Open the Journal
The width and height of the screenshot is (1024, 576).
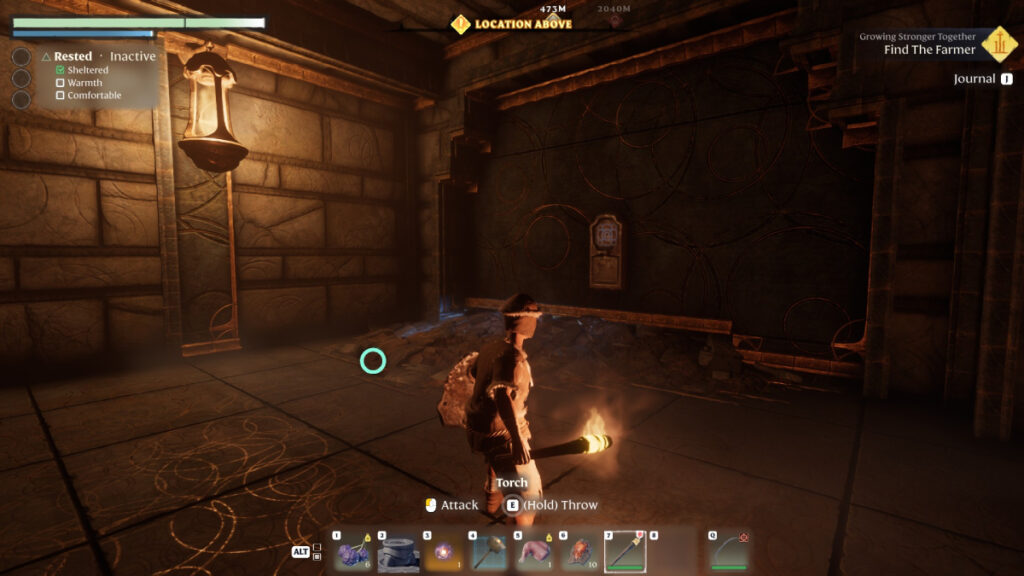974,79
